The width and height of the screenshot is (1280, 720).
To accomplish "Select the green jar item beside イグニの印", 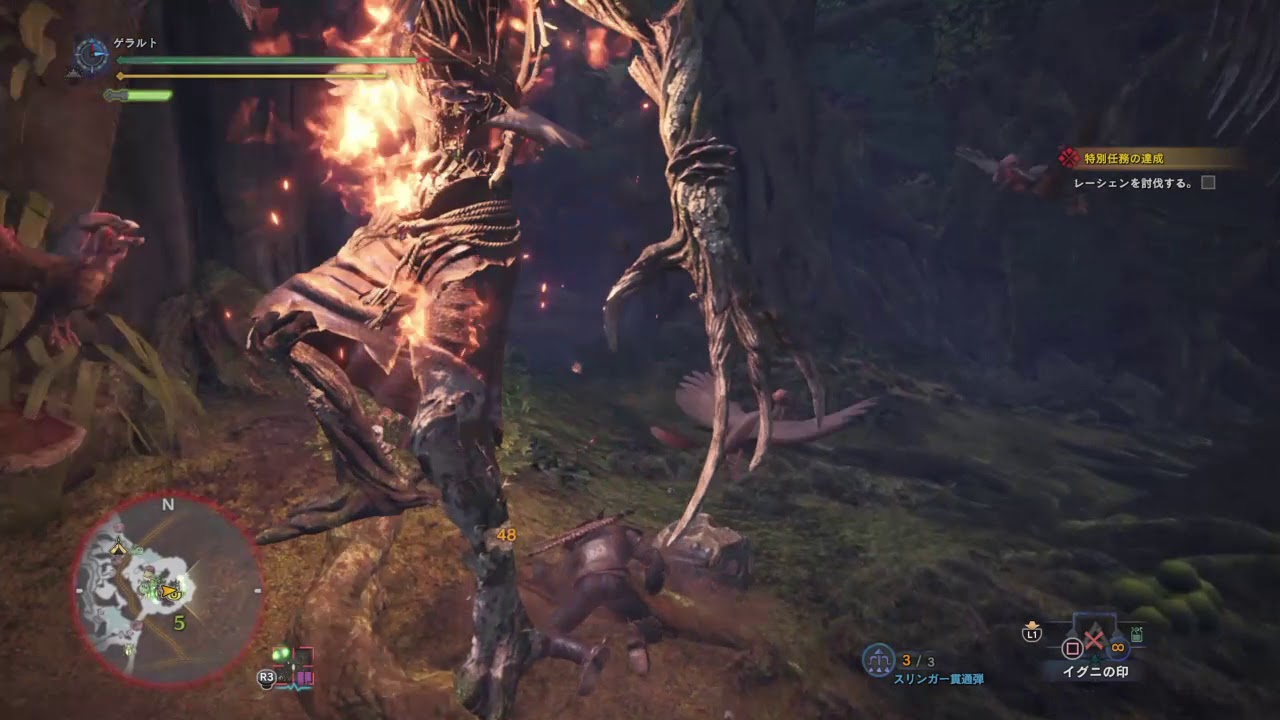I will [1137, 634].
